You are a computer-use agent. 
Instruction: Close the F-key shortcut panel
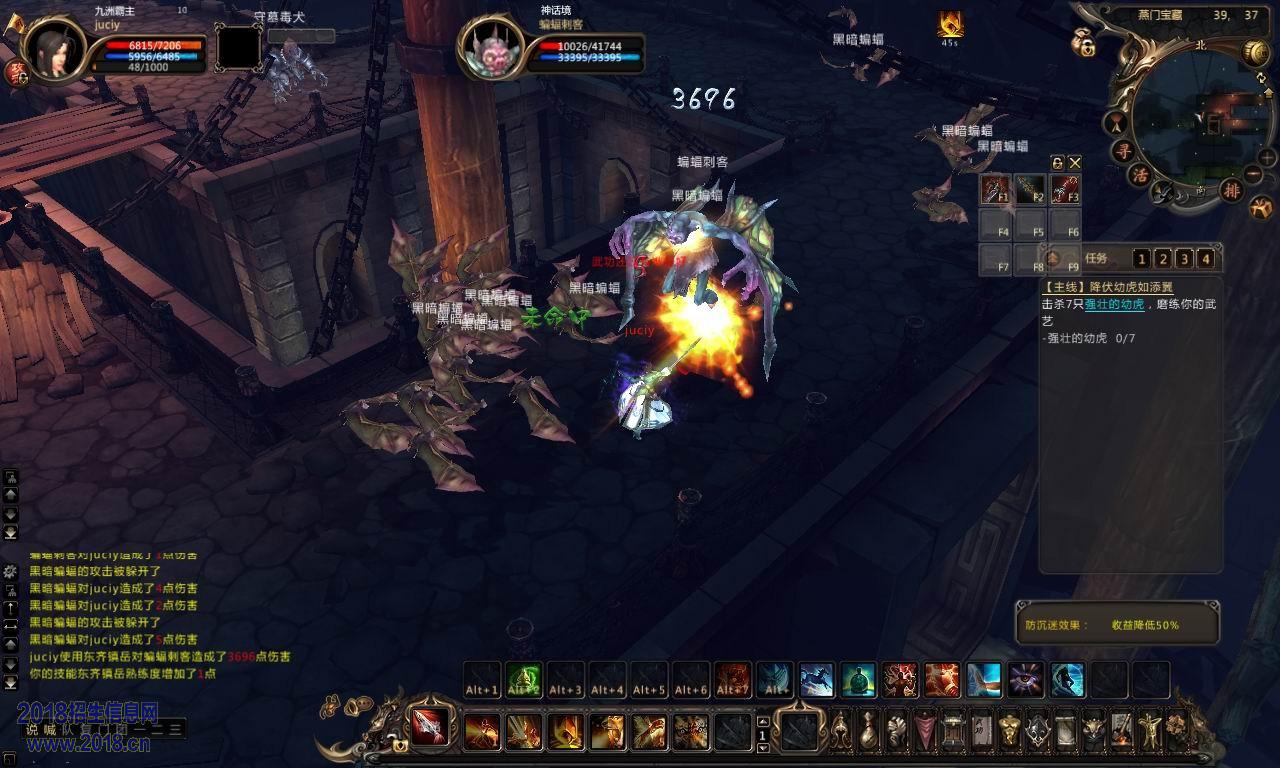1075,162
